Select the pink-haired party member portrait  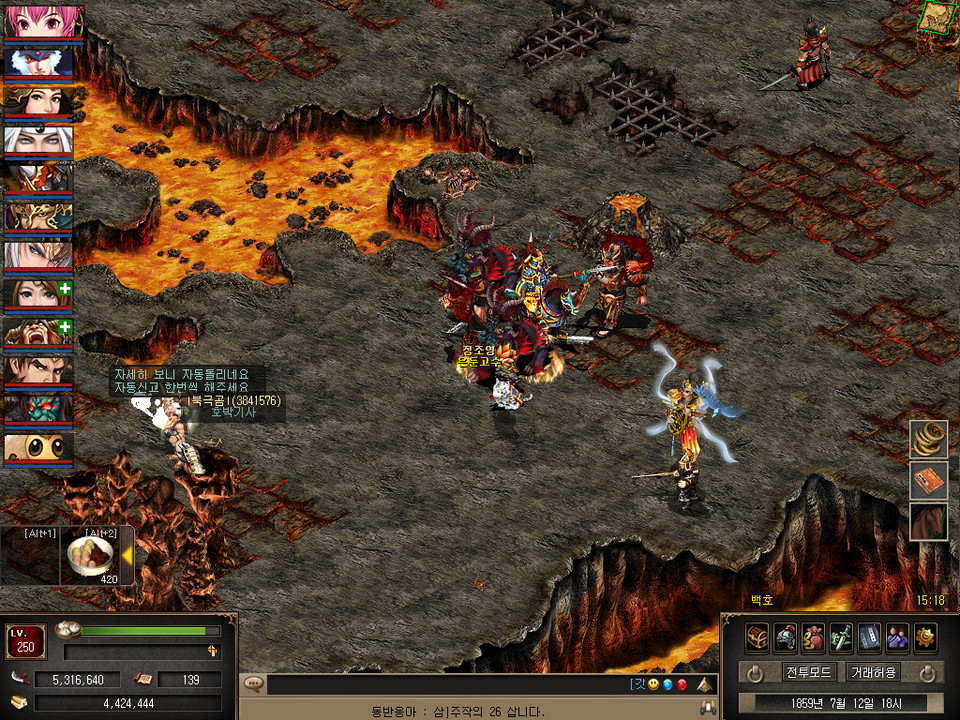pos(38,21)
